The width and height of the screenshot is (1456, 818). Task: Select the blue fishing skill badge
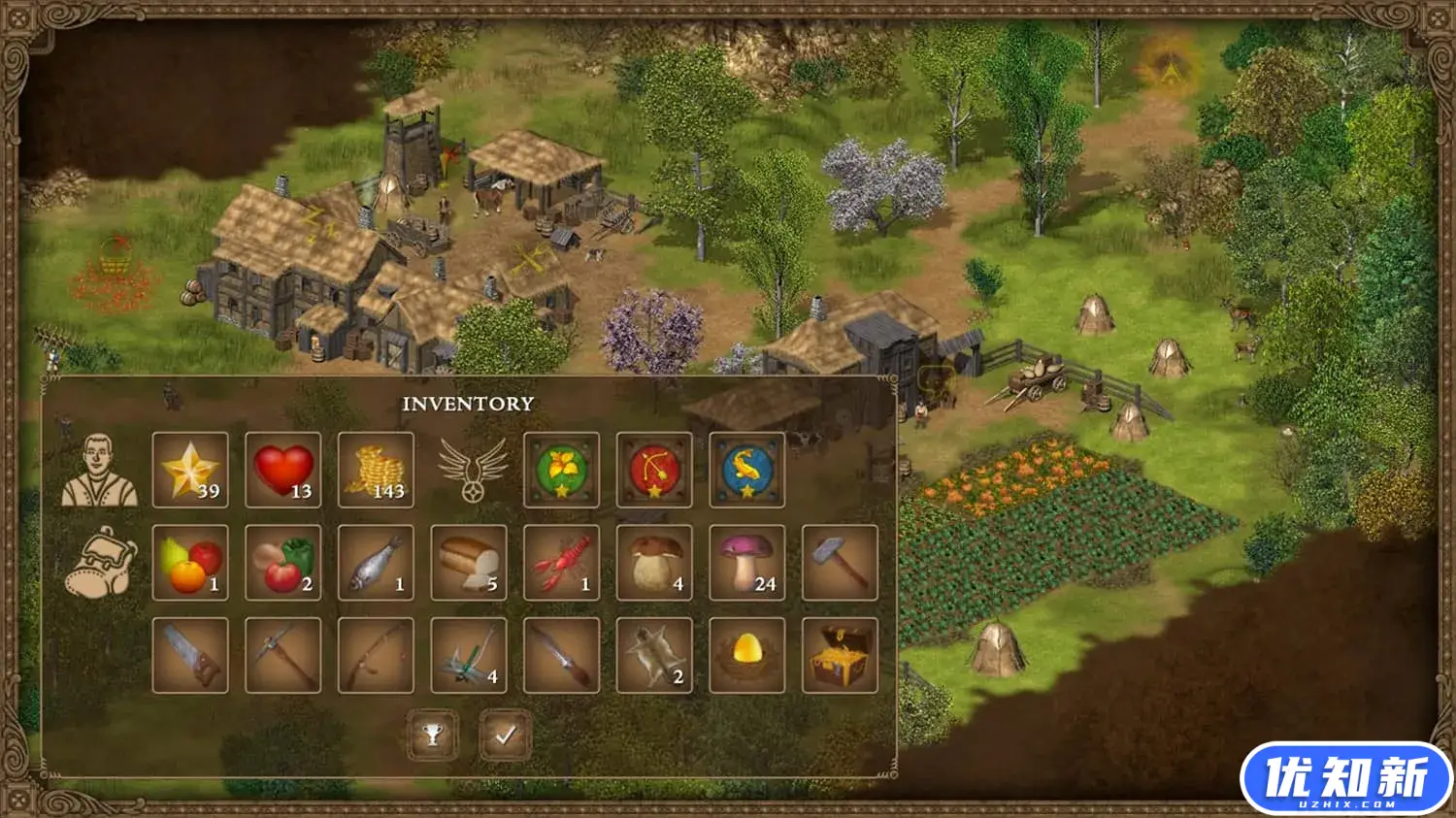747,471
